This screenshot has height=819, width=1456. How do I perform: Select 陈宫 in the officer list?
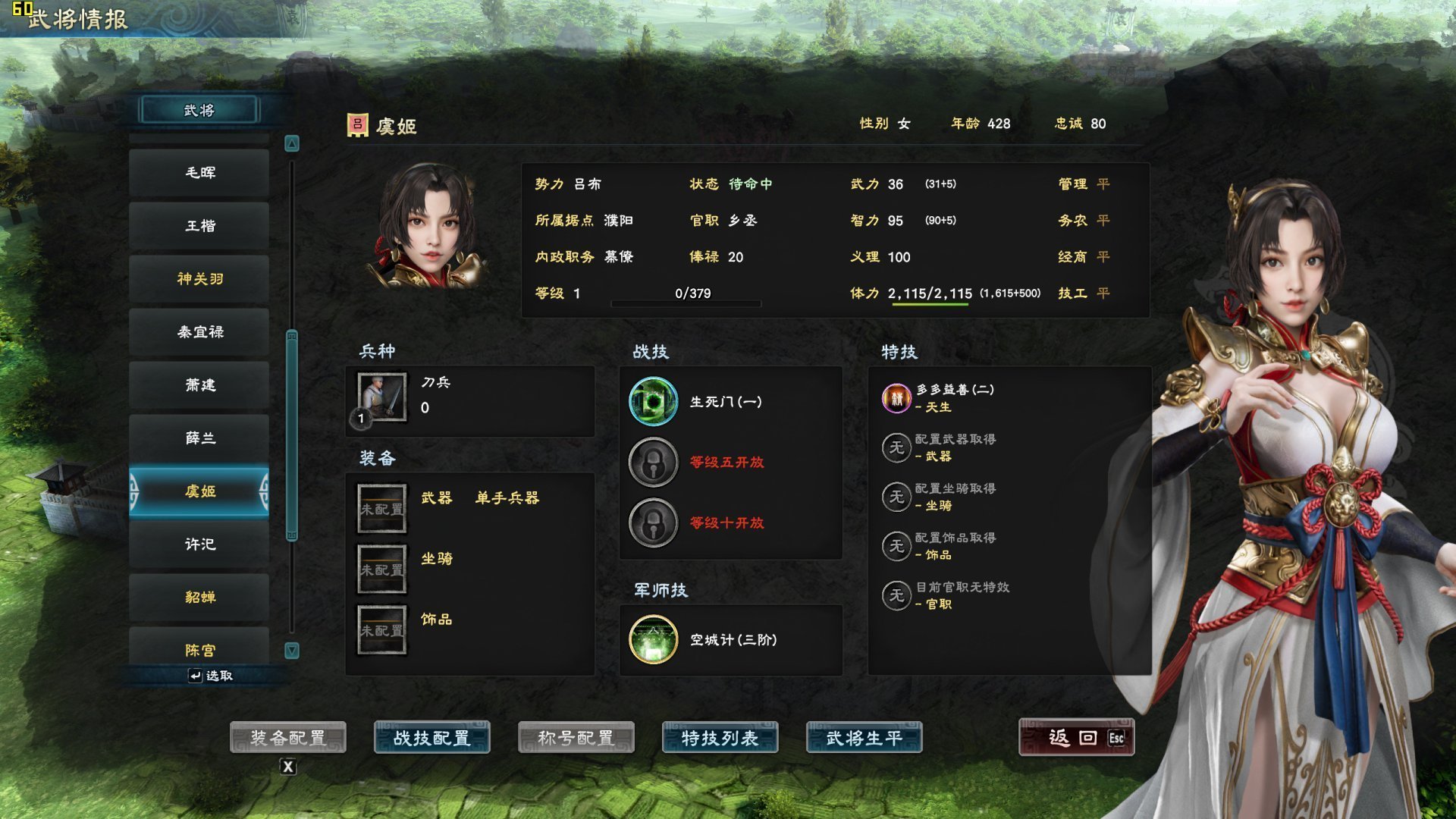pyautogui.click(x=199, y=650)
